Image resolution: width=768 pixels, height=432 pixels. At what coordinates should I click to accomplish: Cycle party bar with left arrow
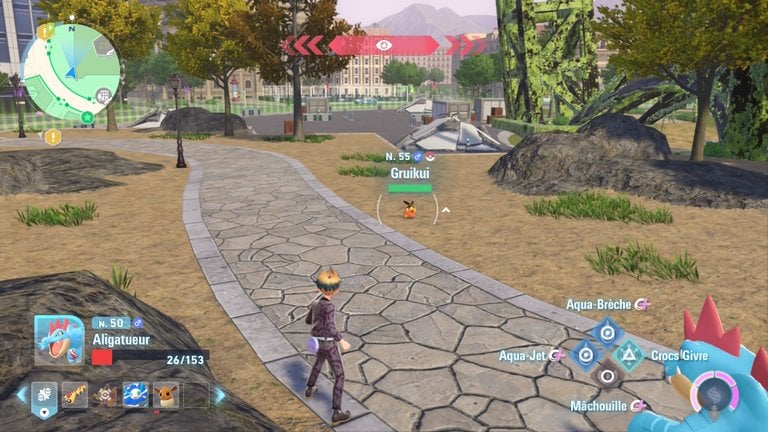[x=19, y=395]
